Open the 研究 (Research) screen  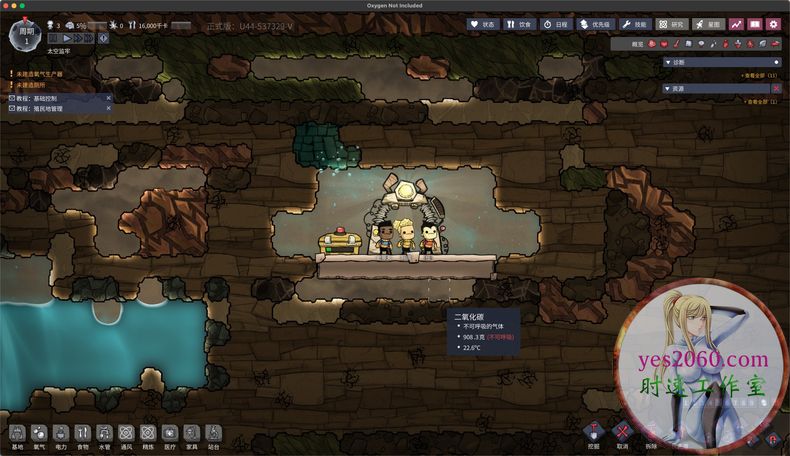(672, 24)
